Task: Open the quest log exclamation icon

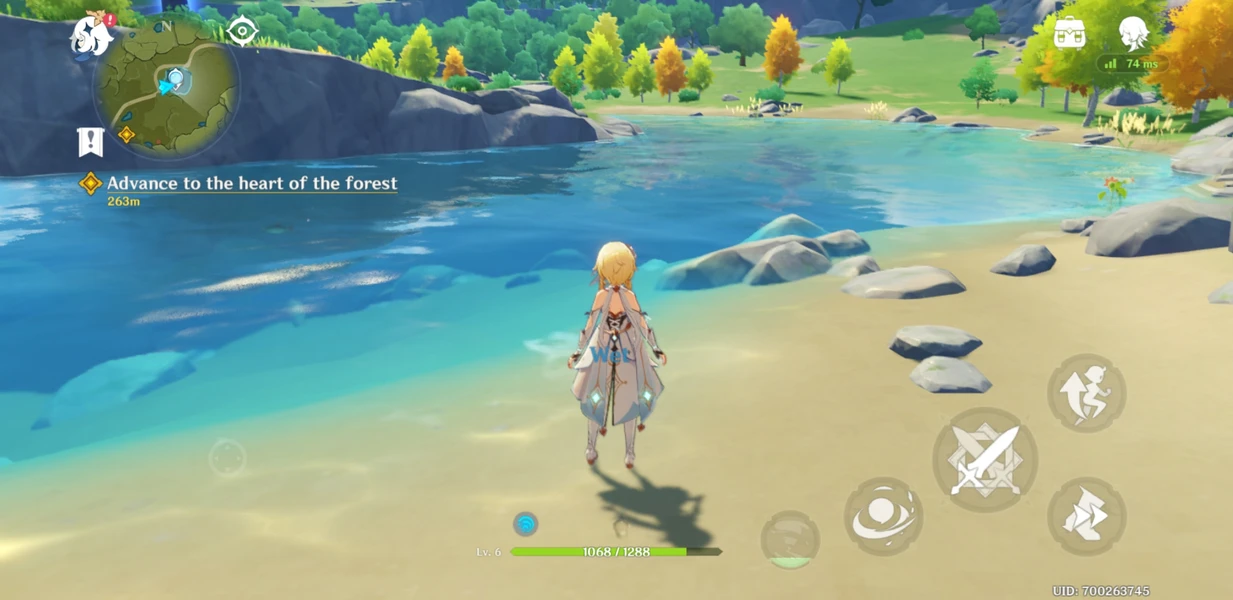Action: (x=91, y=142)
